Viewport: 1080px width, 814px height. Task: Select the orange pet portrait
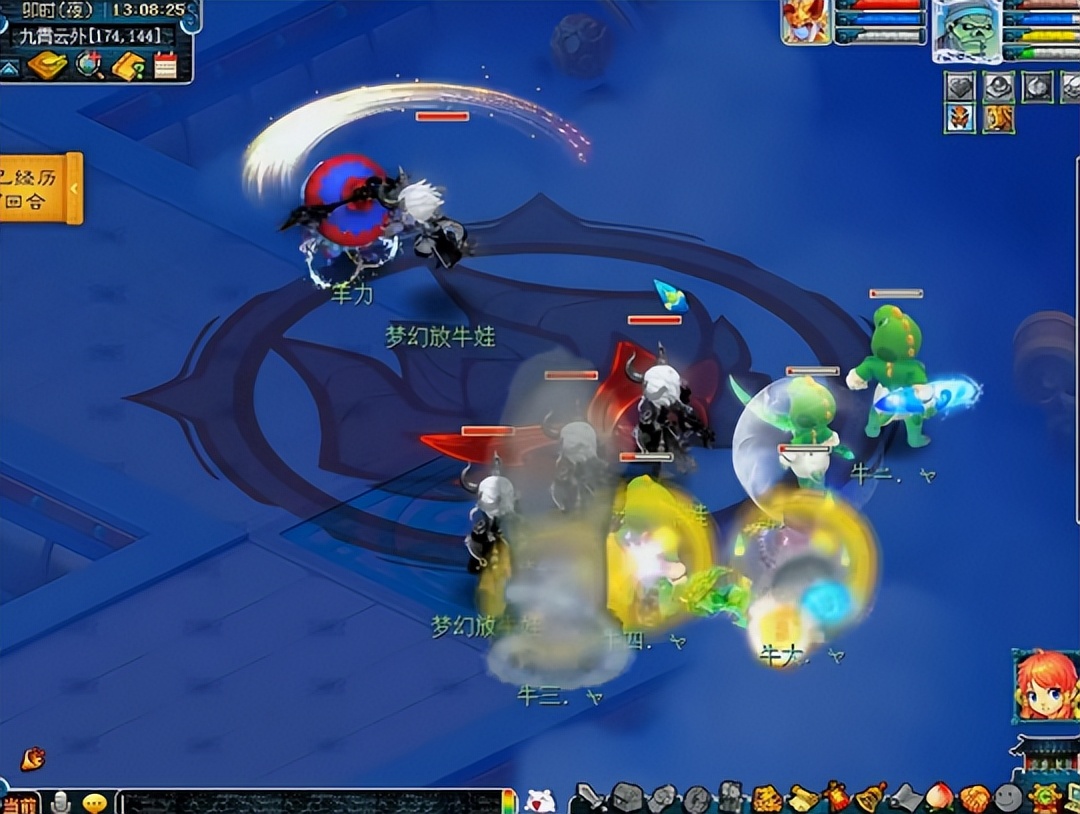pos(806,22)
